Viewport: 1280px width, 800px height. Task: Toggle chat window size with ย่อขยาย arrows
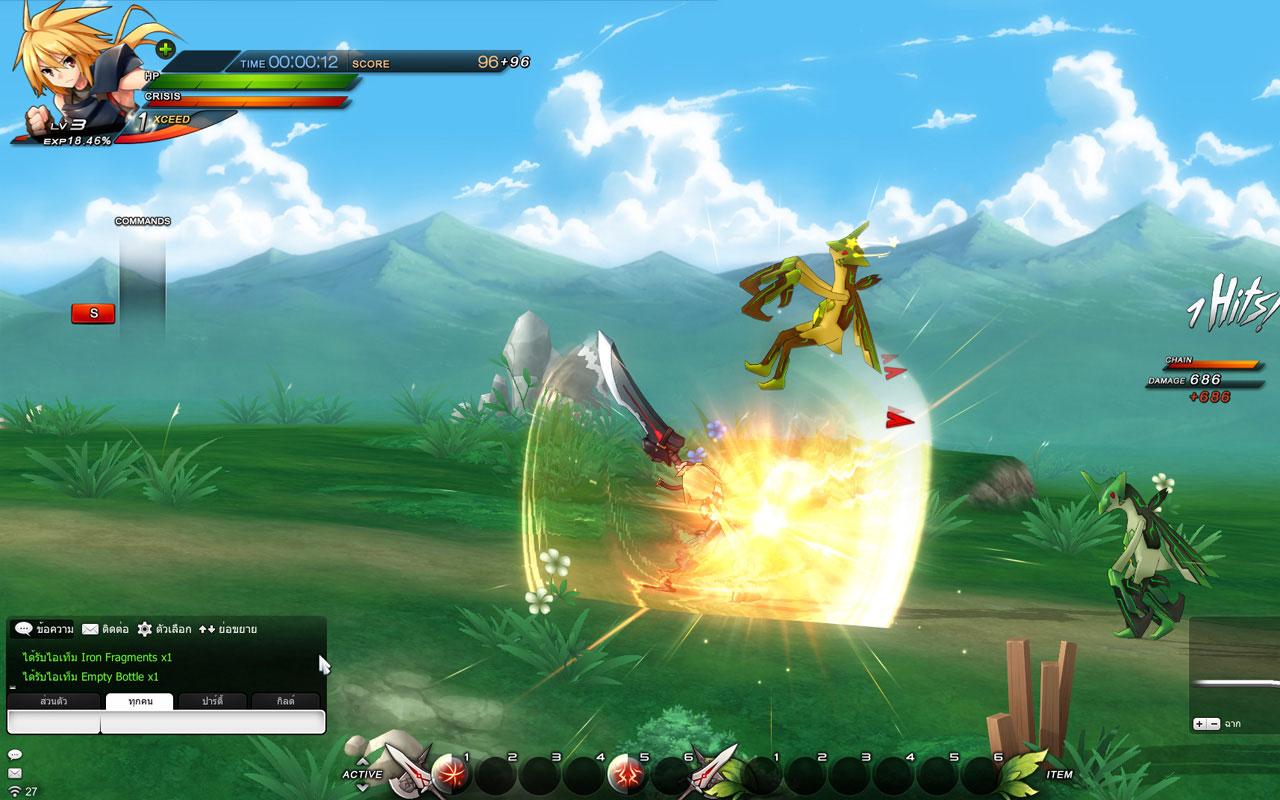coord(206,629)
